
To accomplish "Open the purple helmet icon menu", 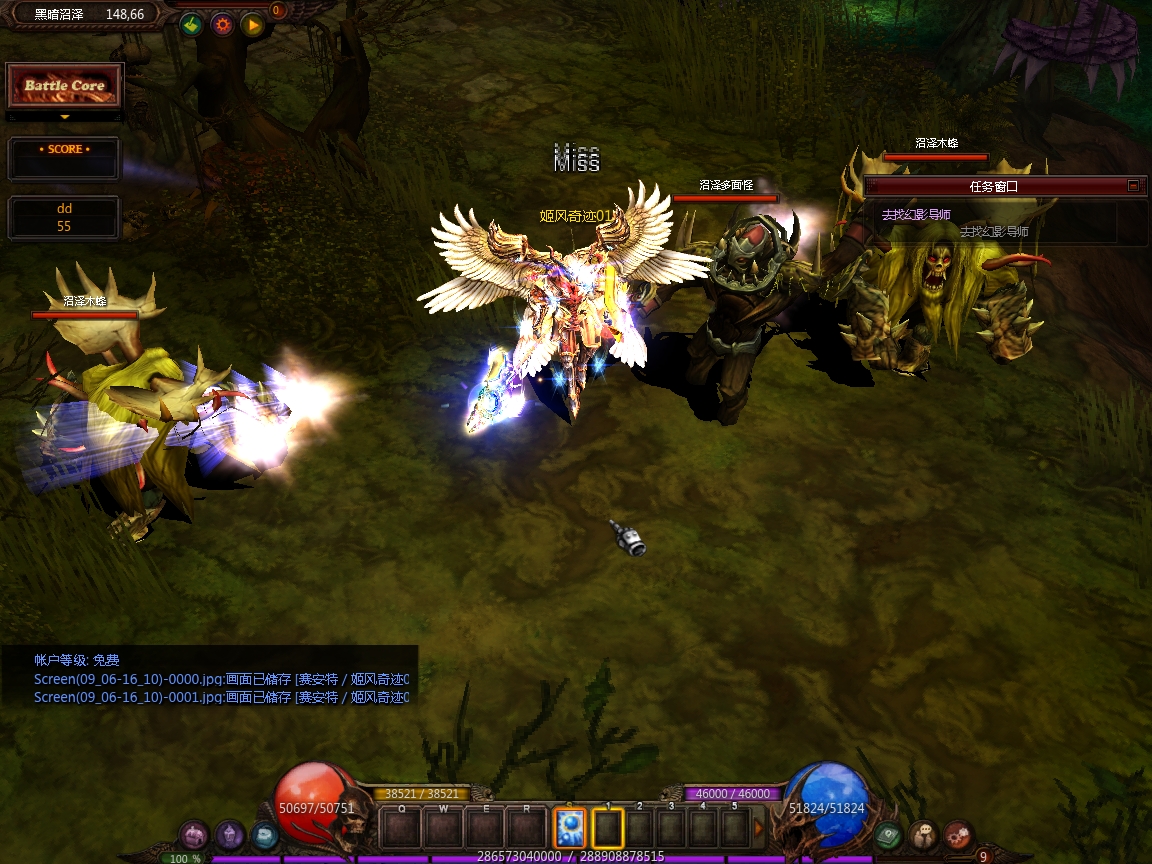I will pos(194,835).
